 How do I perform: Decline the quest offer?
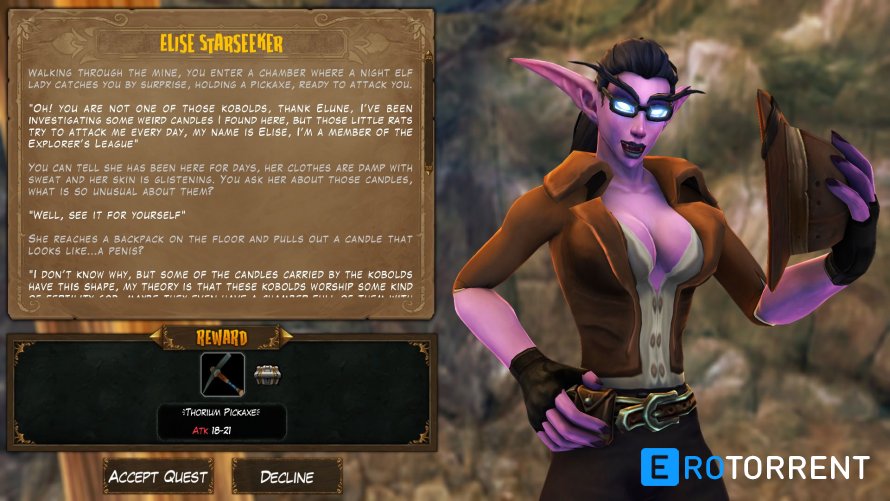287,476
